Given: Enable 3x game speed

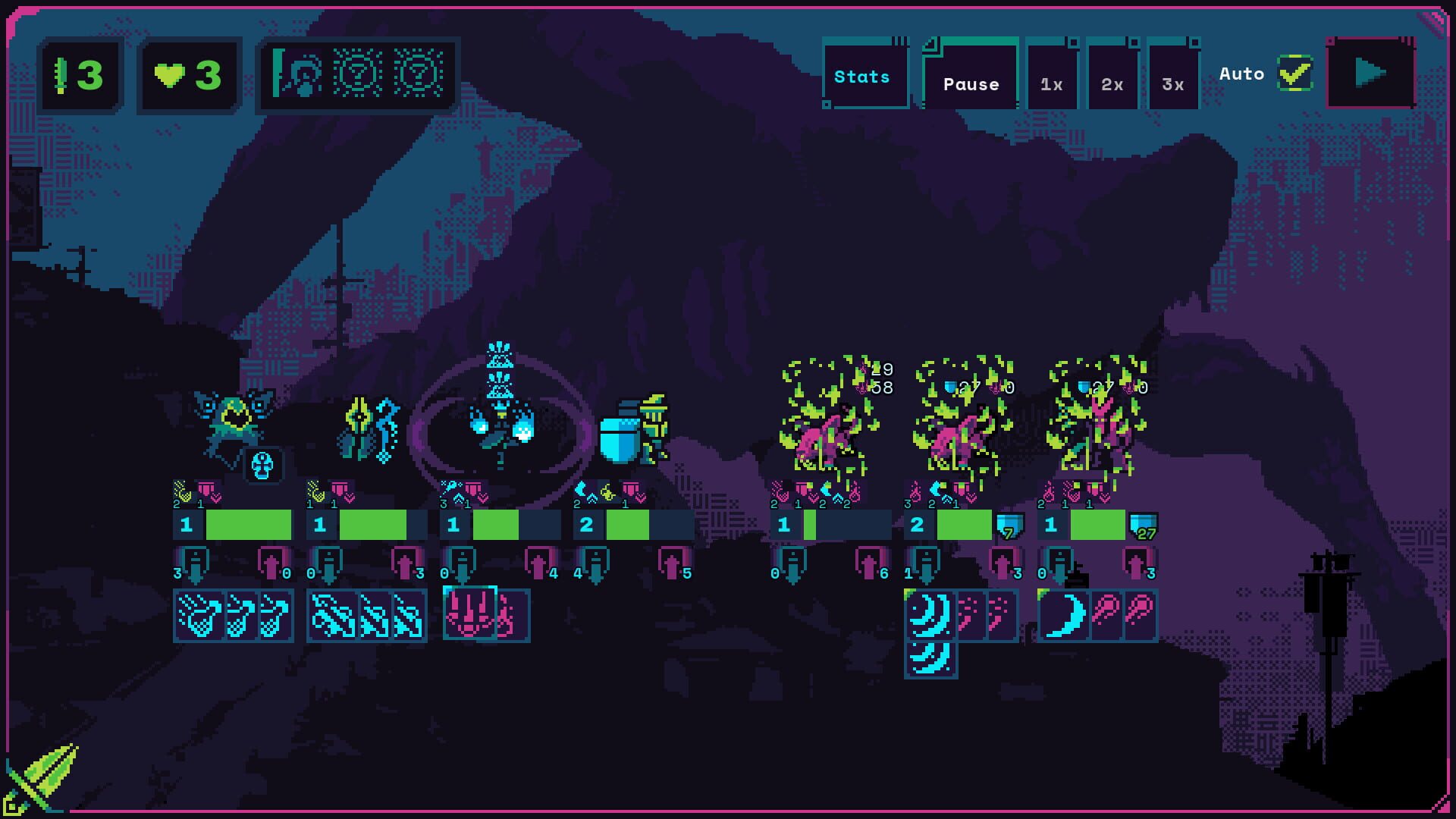Looking at the screenshot, I should [1172, 83].
